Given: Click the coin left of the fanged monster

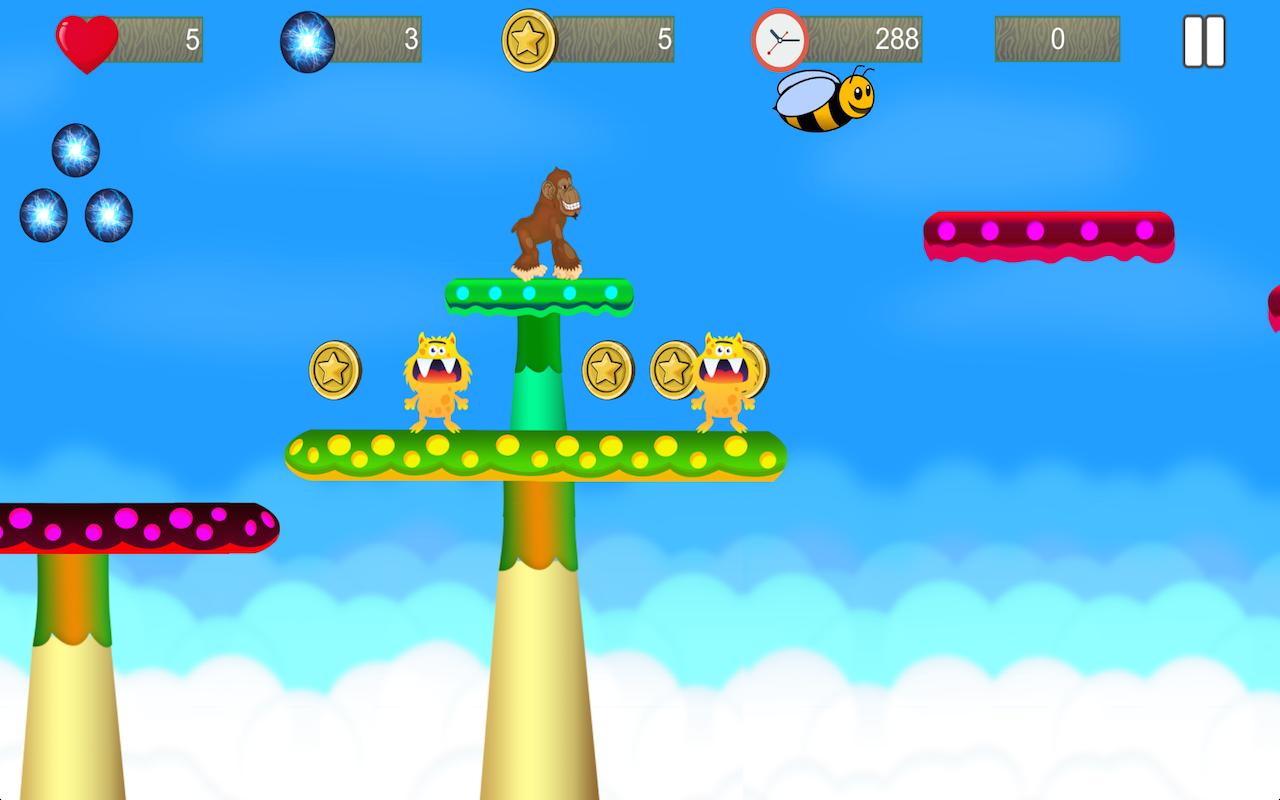Looking at the screenshot, I should tap(332, 368).
